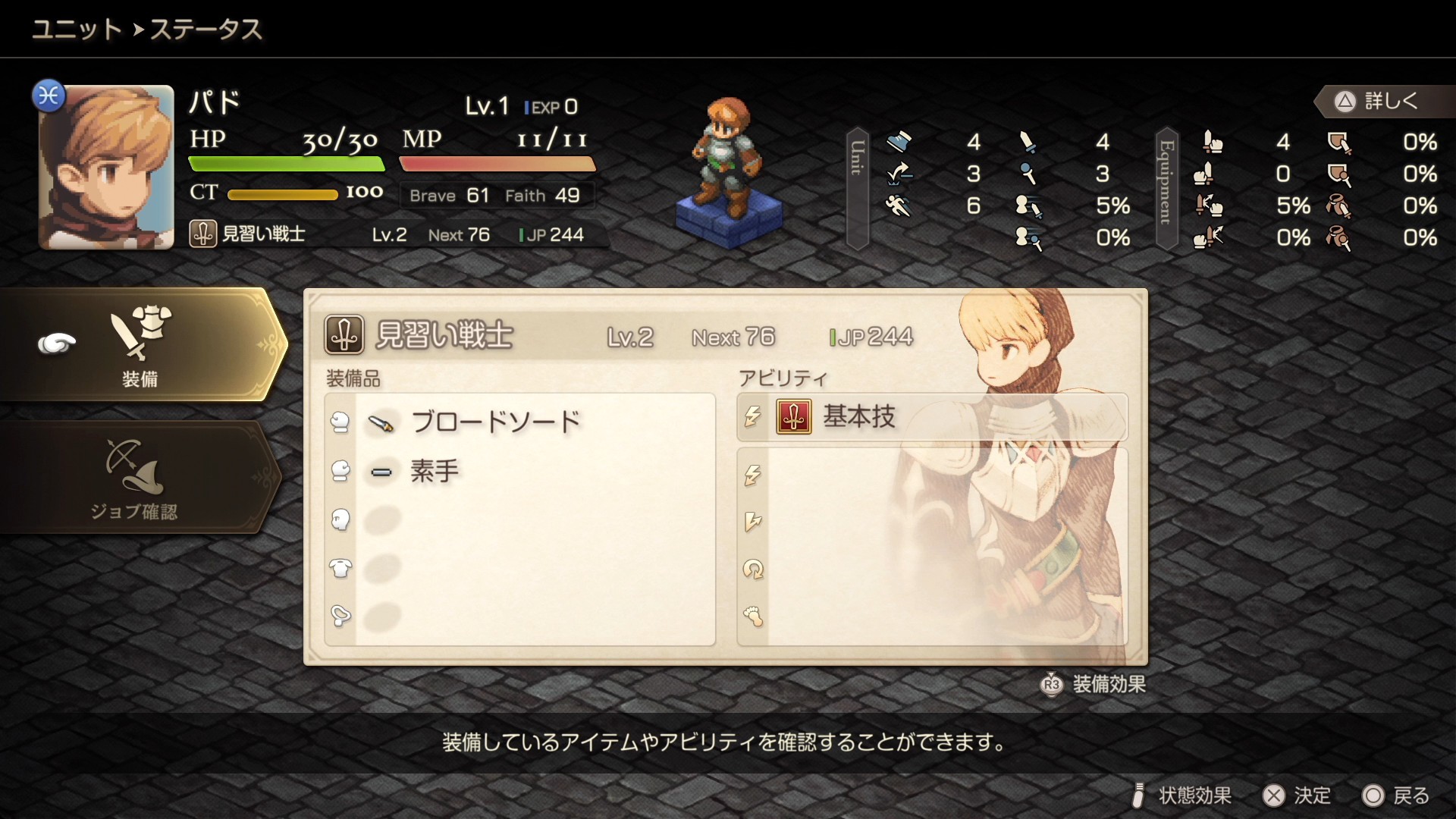The width and height of the screenshot is (1456, 819).
Task: Switch to the Unit stats tab
Action: tap(858, 188)
